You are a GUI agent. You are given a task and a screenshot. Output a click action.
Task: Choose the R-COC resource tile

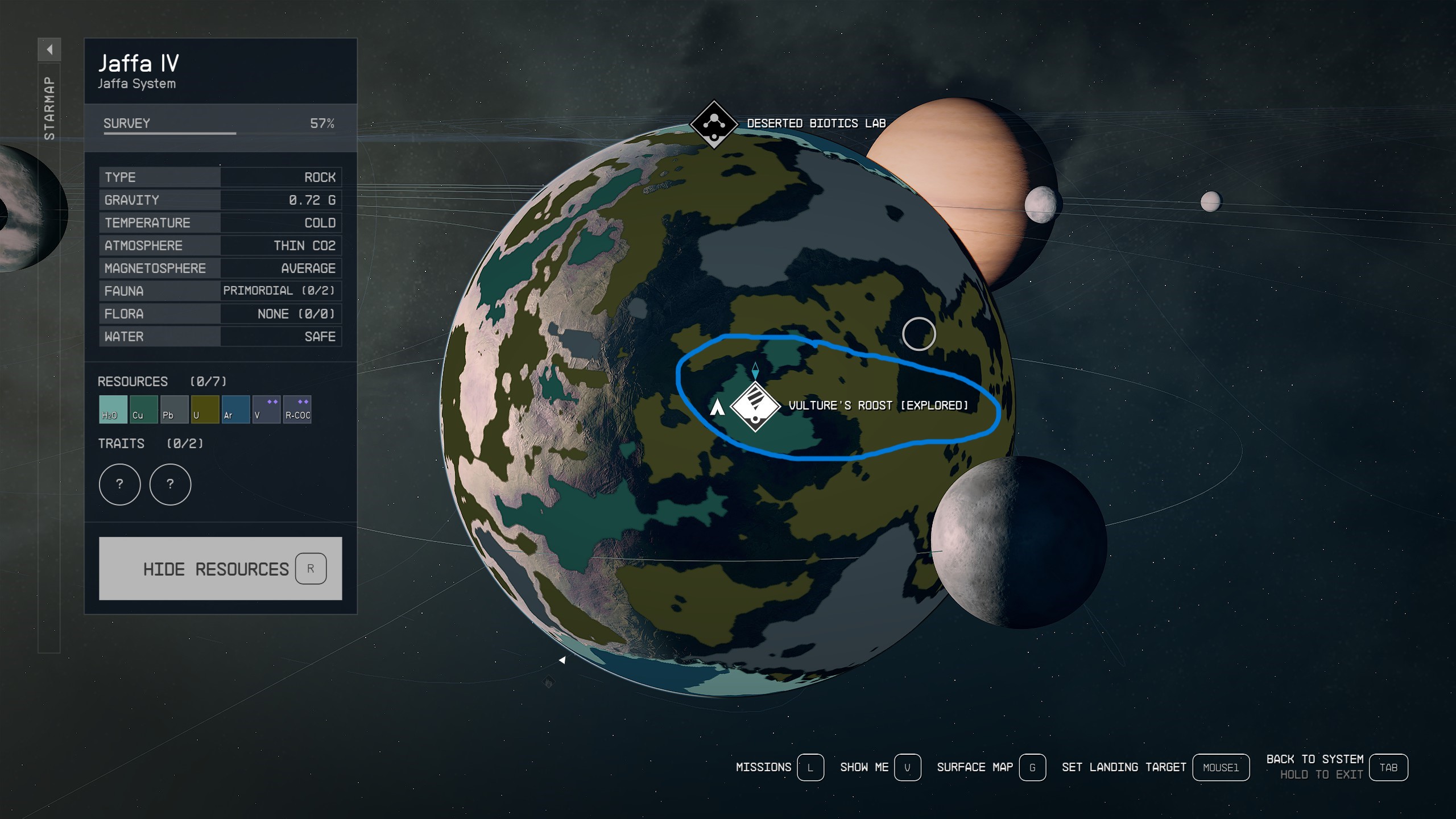297,409
